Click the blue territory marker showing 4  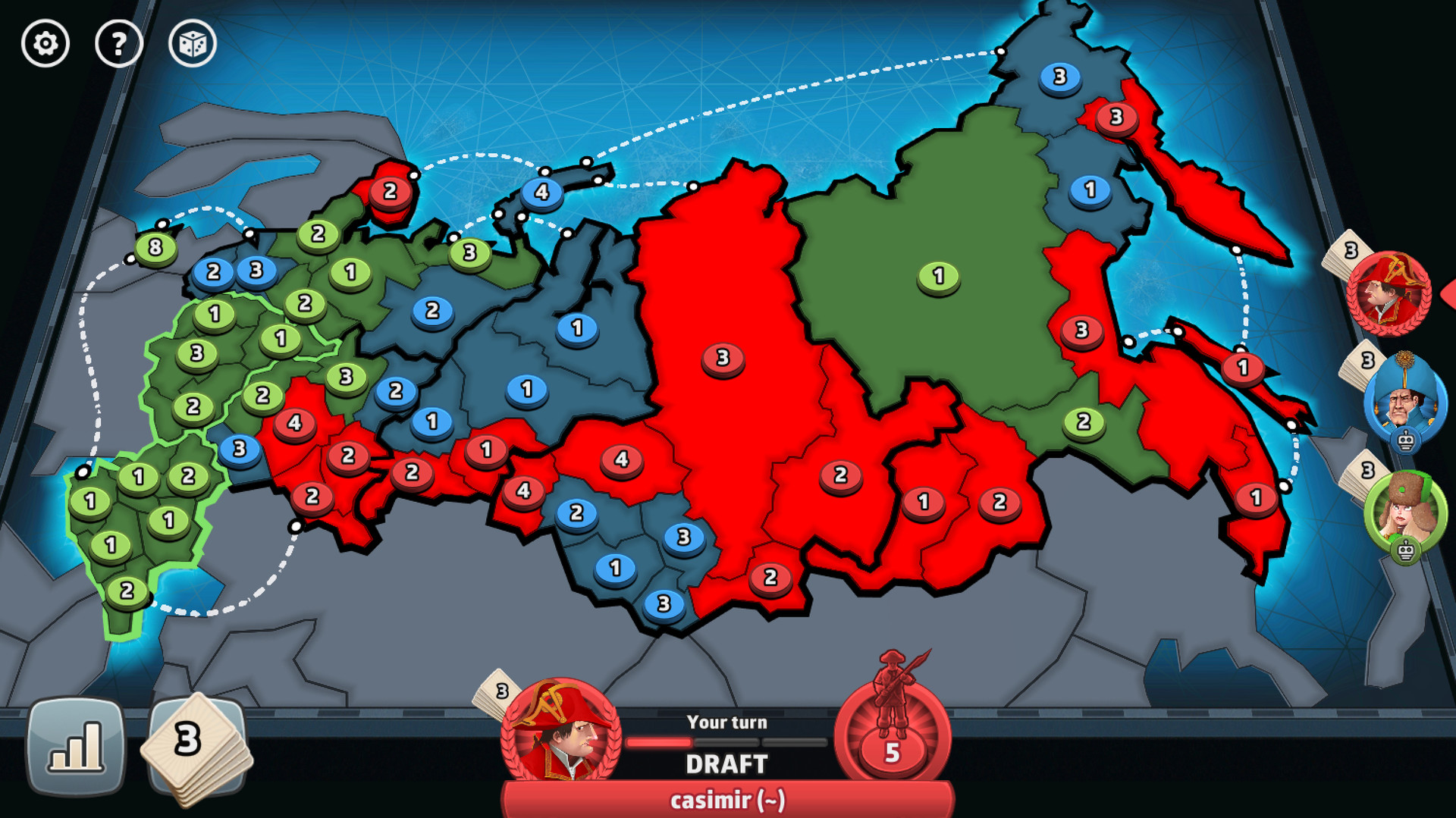[543, 193]
